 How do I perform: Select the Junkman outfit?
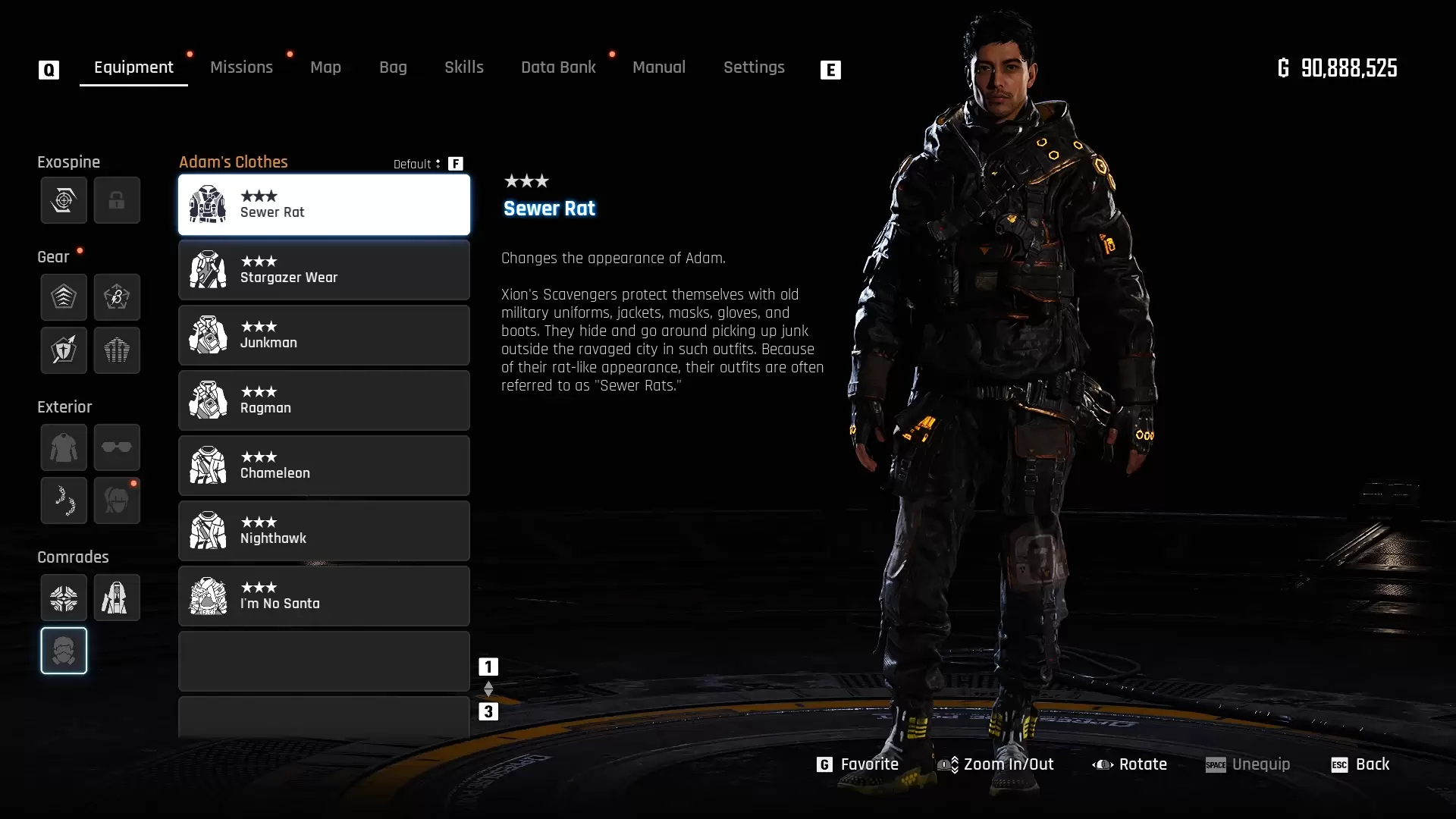[x=324, y=335]
